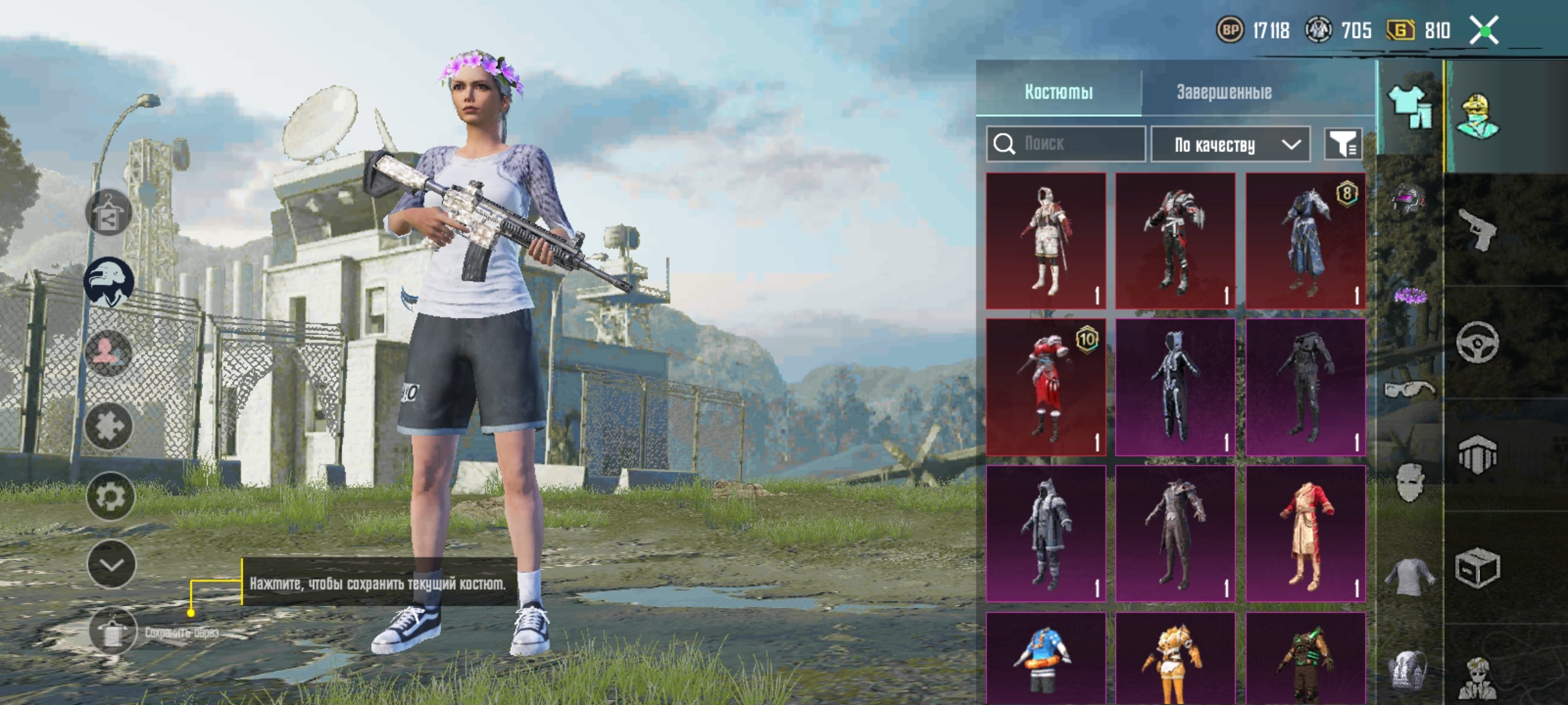Image resolution: width=1568 pixels, height=705 pixels.
Task: Save the current outfit with Сохраните образ
Action: pos(113,631)
